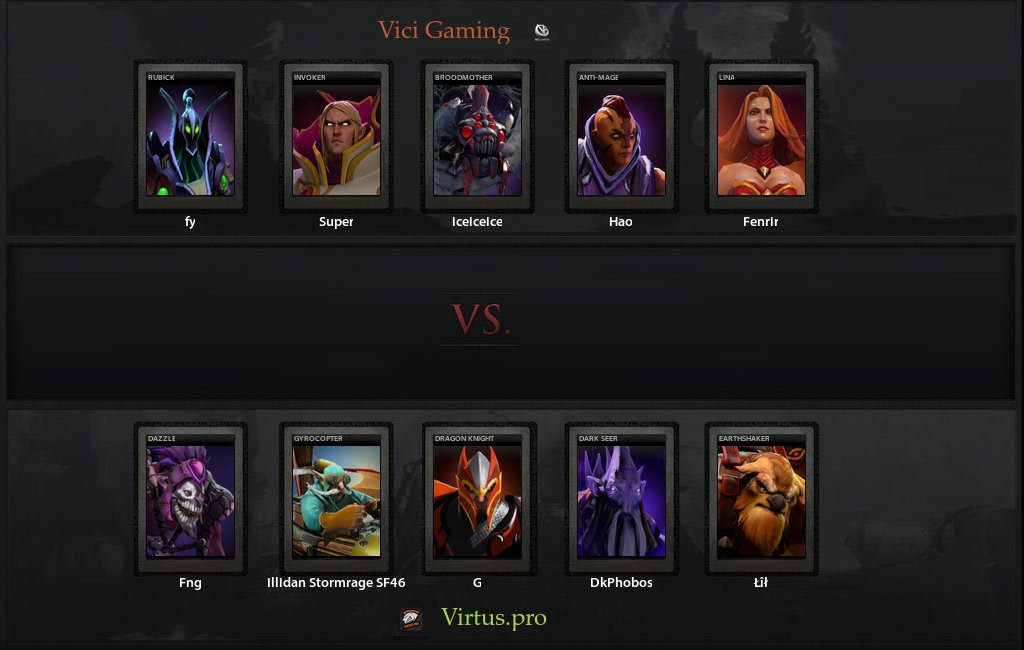This screenshot has width=1024, height=650.
Task: Choose Super's Invoker hero portrait
Action: (x=336, y=135)
